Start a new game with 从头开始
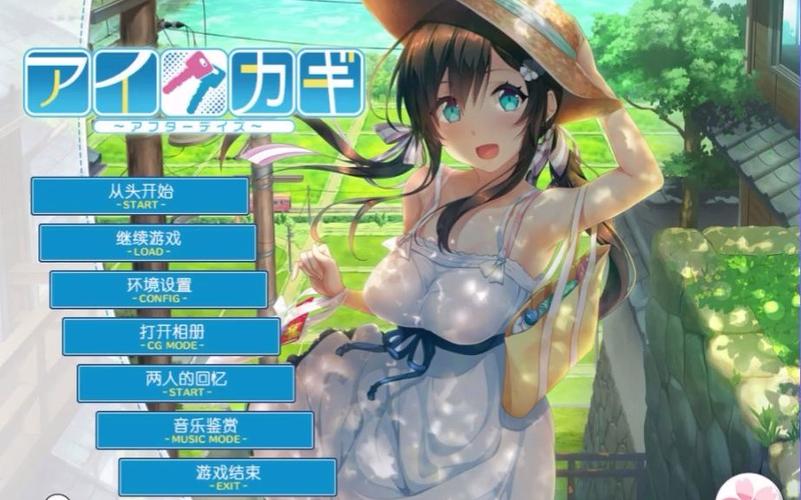This screenshot has height=500, width=801. coord(140,195)
